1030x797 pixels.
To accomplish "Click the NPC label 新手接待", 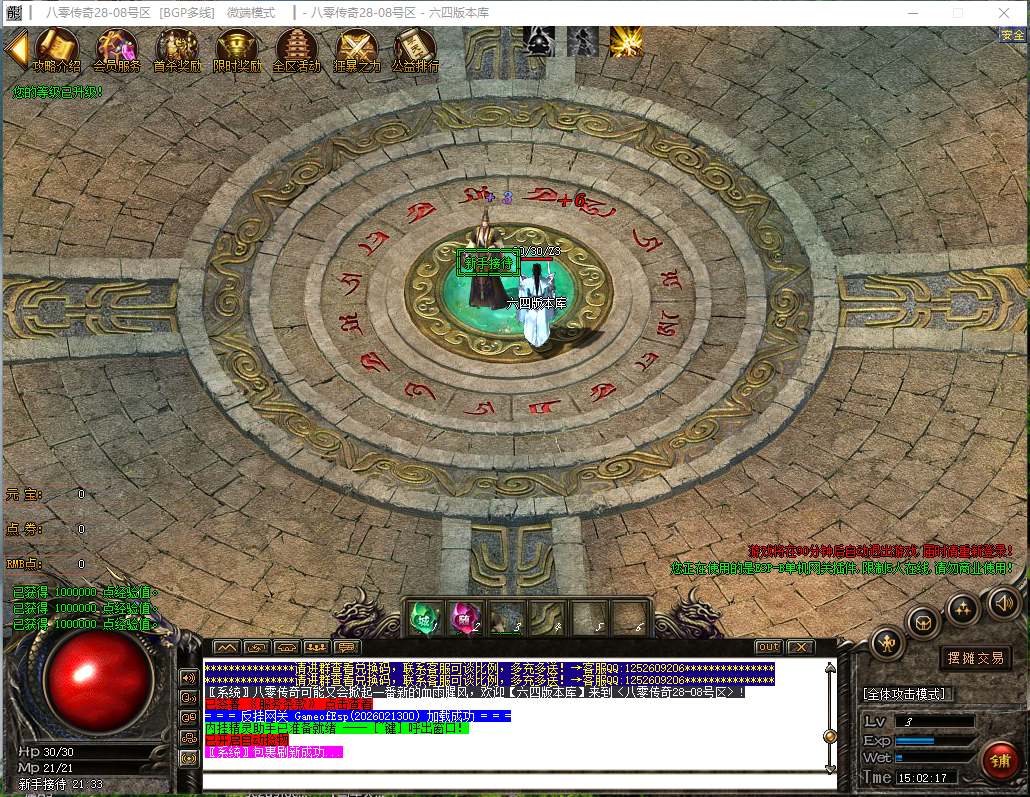I will tap(488, 263).
